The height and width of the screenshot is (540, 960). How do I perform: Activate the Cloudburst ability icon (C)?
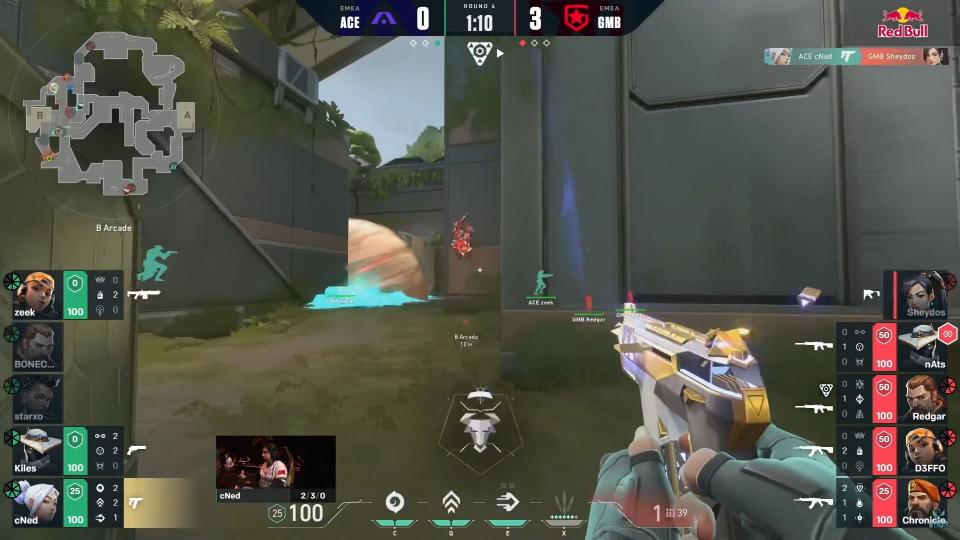point(394,502)
